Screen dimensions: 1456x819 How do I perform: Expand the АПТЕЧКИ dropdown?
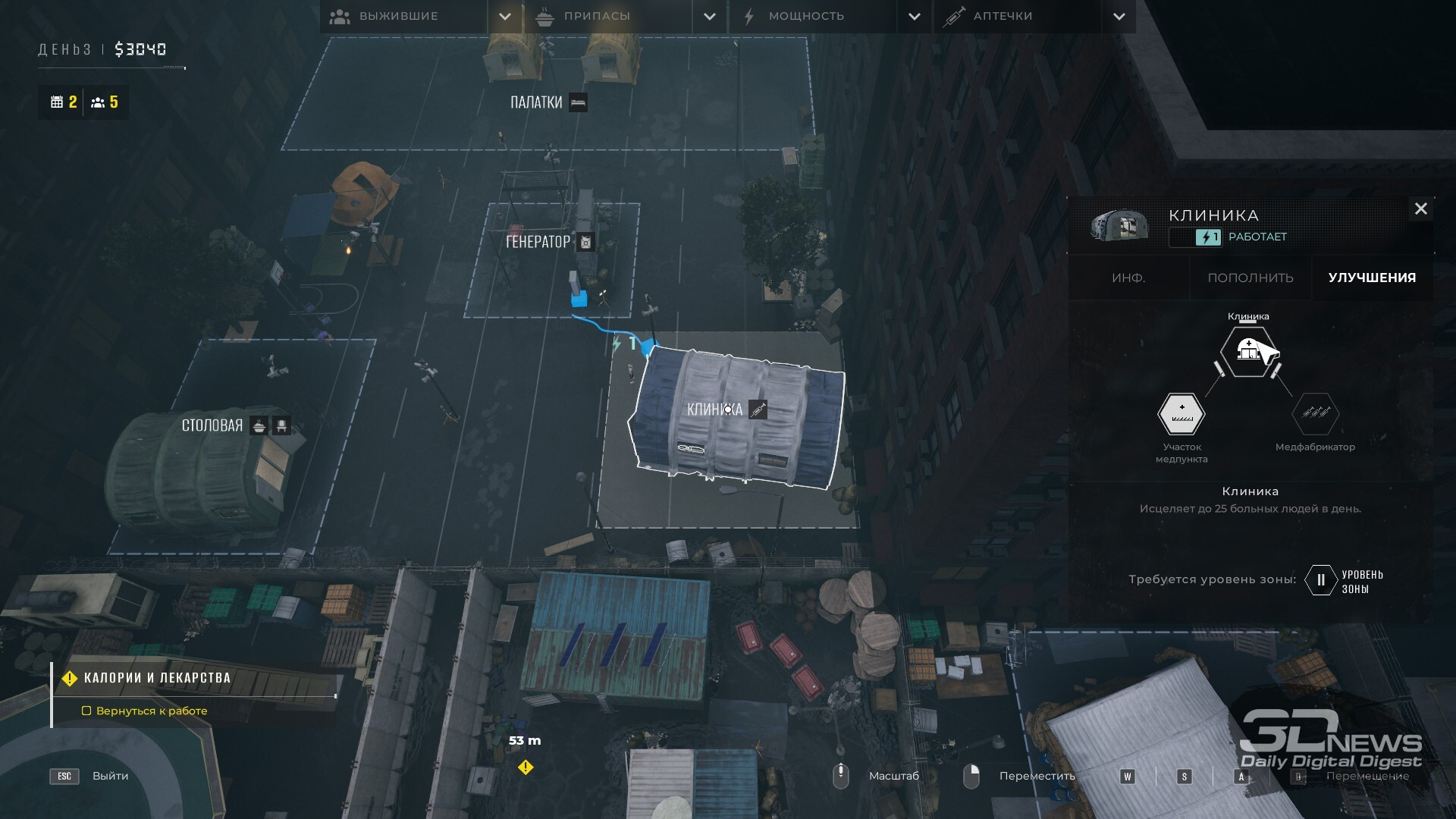(1119, 16)
